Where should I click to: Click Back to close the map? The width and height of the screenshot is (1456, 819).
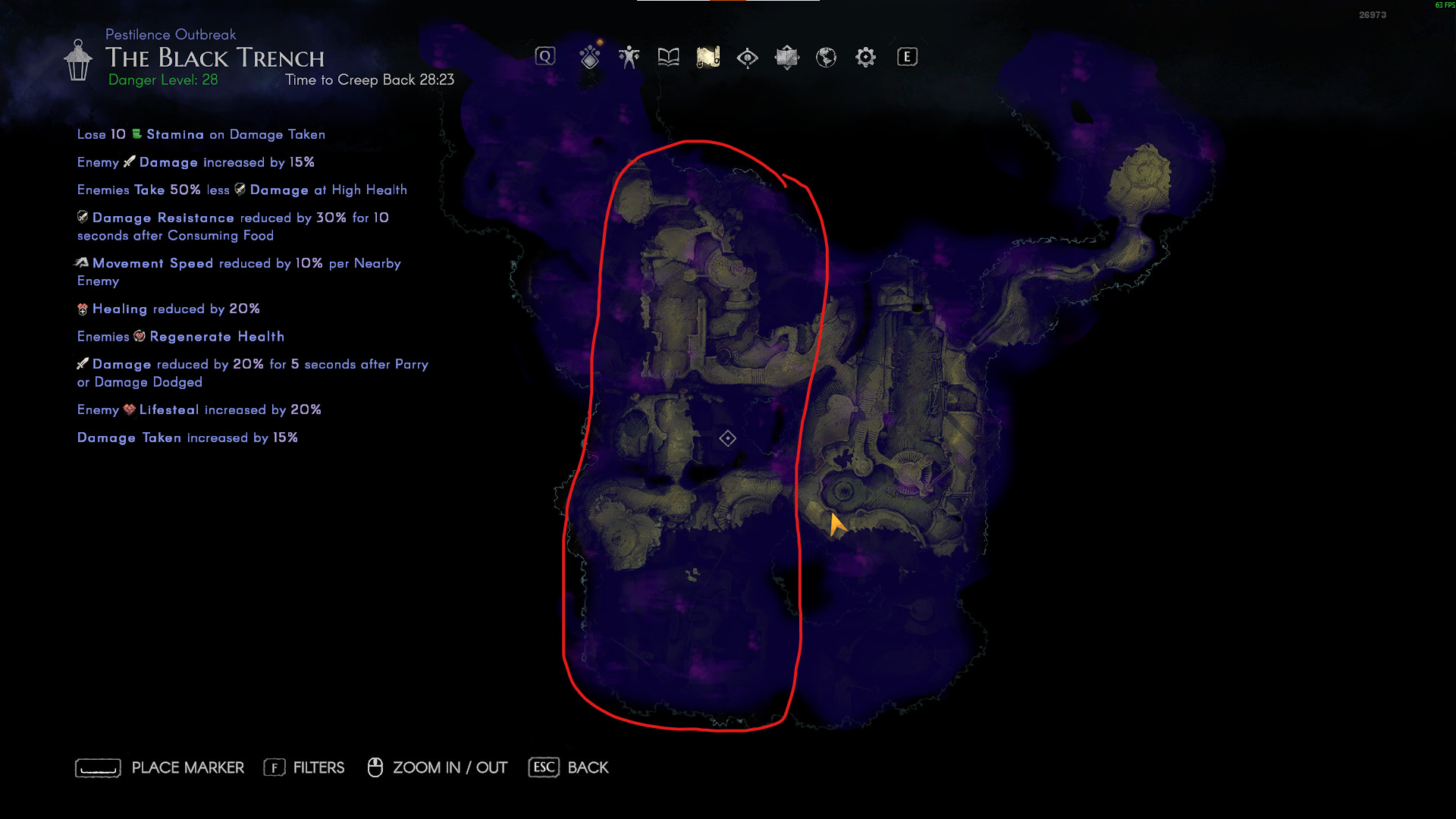pos(569,767)
